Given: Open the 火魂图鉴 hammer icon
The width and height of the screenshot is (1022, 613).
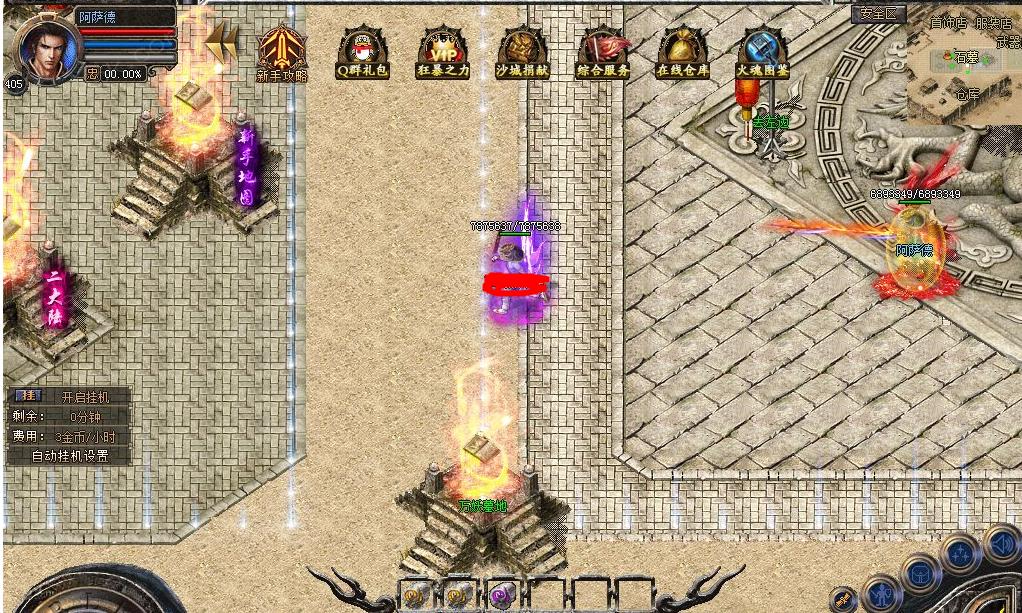Looking at the screenshot, I should pyautogui.click(x=763, y=52).
